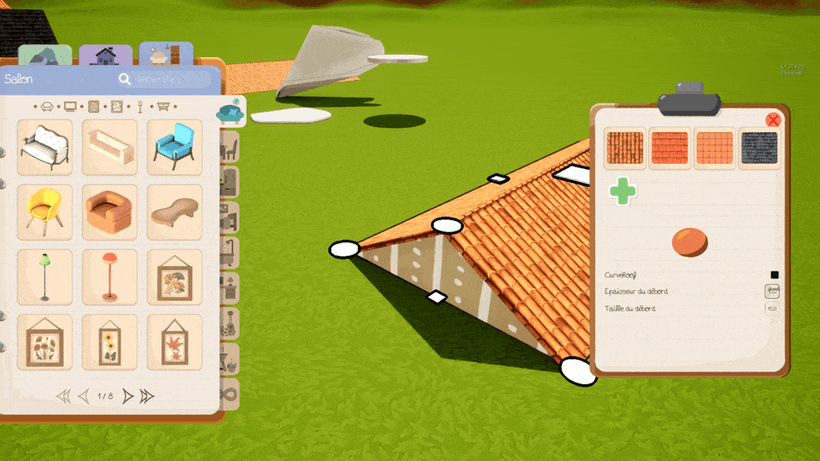Image resolution: width=820 pixels, height=461 pixels.
Task: Pick the yellow chair item
Action: click(x=45, y=211)
